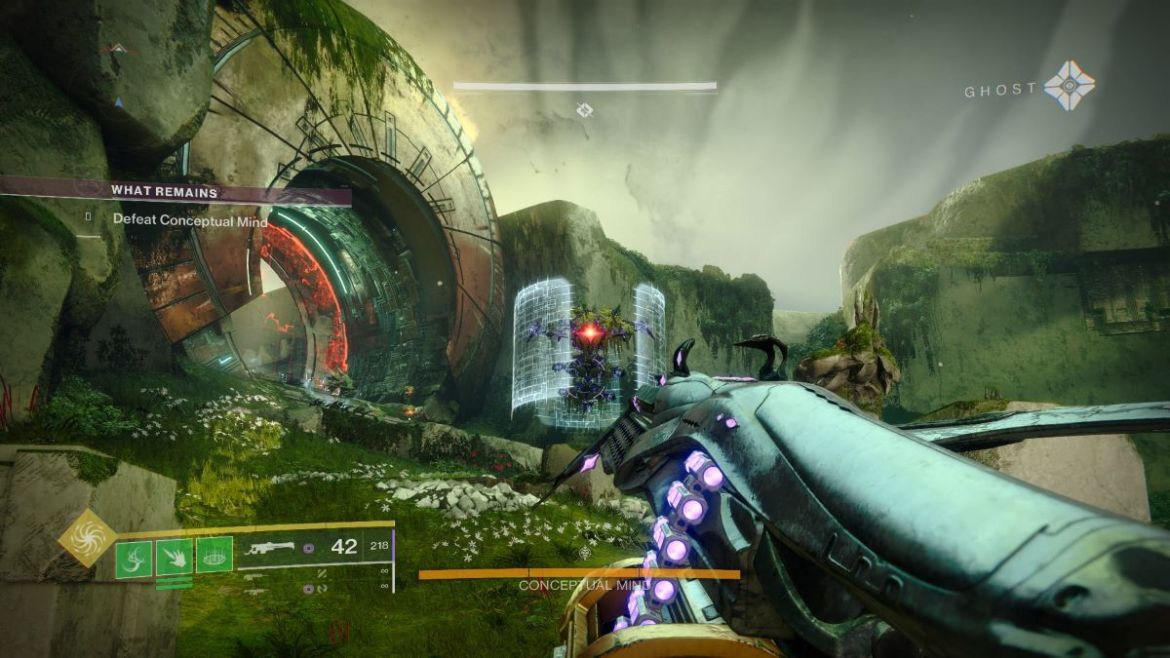Select the equipped rifle weapon icon
The height and width of the screenshot is (658, 1170).
click(269, 548)
